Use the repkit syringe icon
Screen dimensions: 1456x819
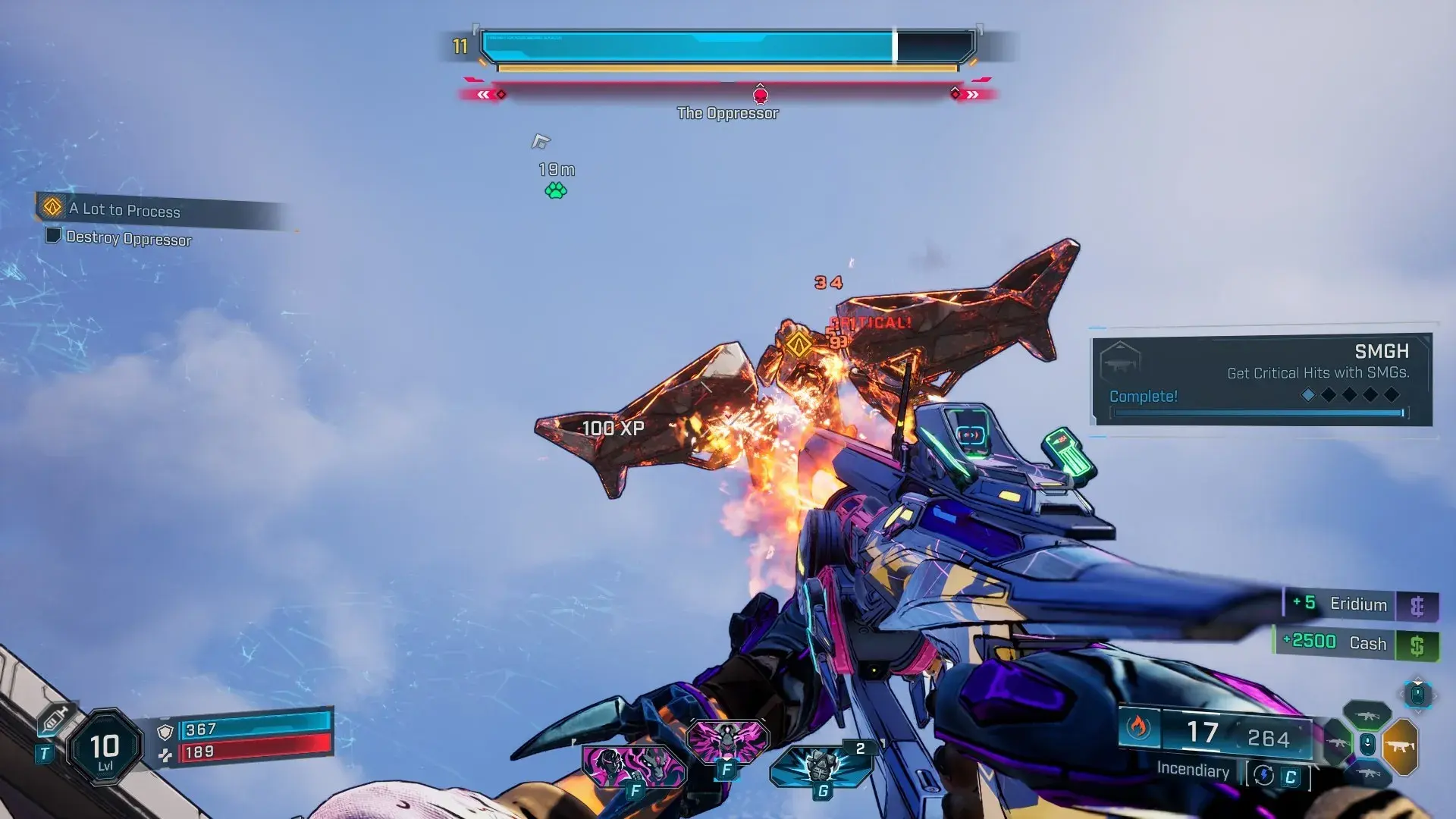55,718
